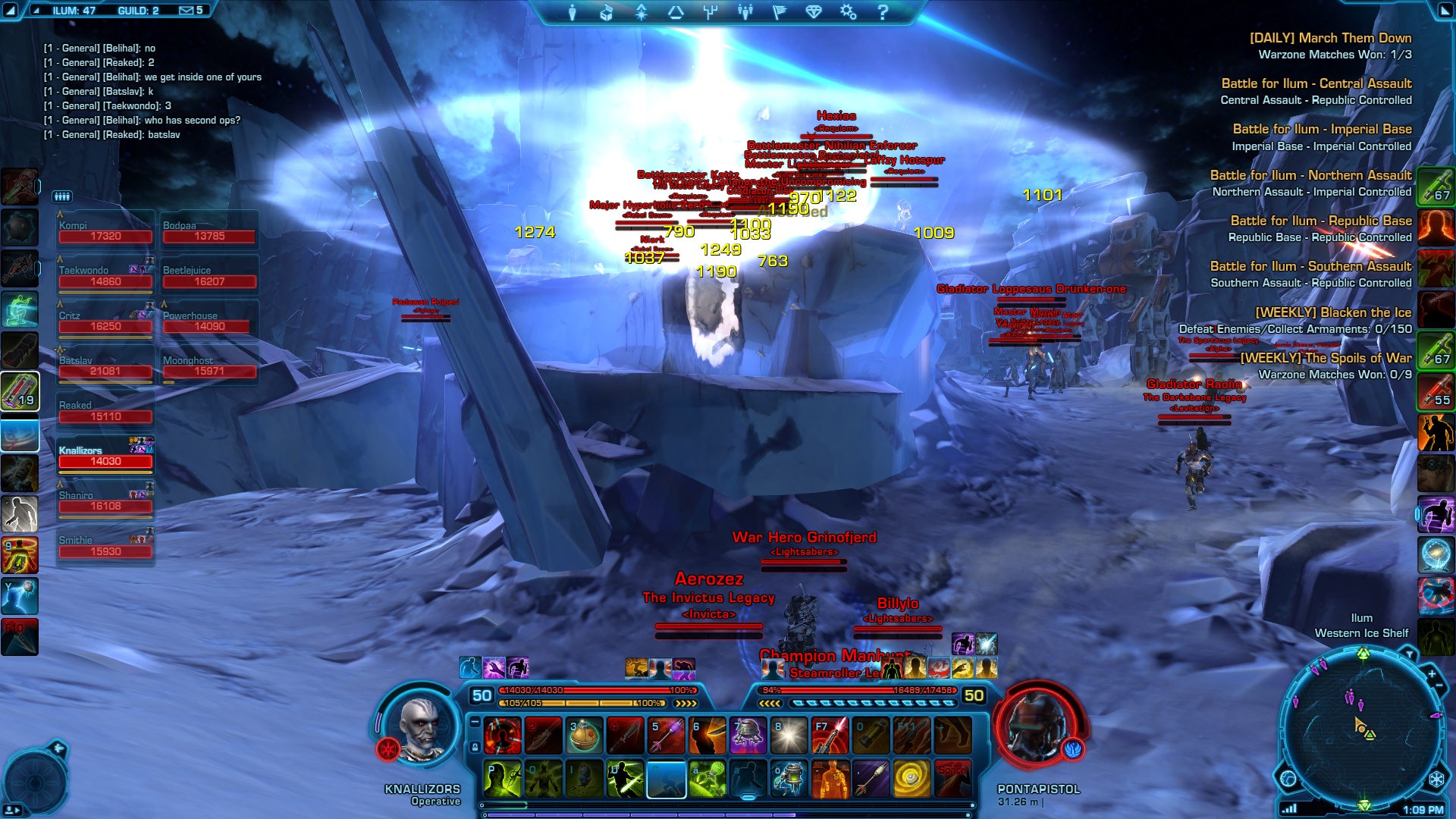Viewport: 1456px width, 819px height.
Task: Open the social three-person icon
Action: point(745,12)
